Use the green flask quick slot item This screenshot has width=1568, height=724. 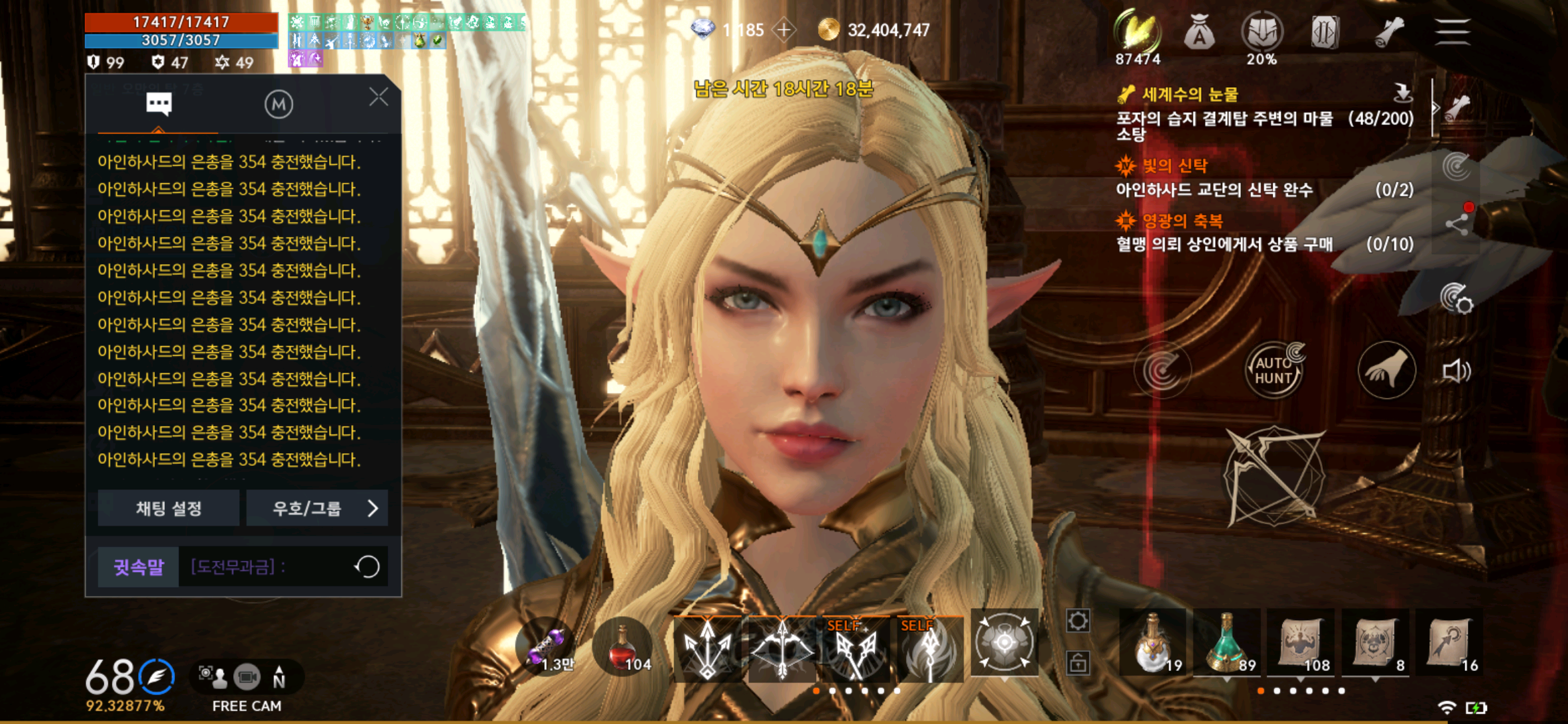point(1228,644)
